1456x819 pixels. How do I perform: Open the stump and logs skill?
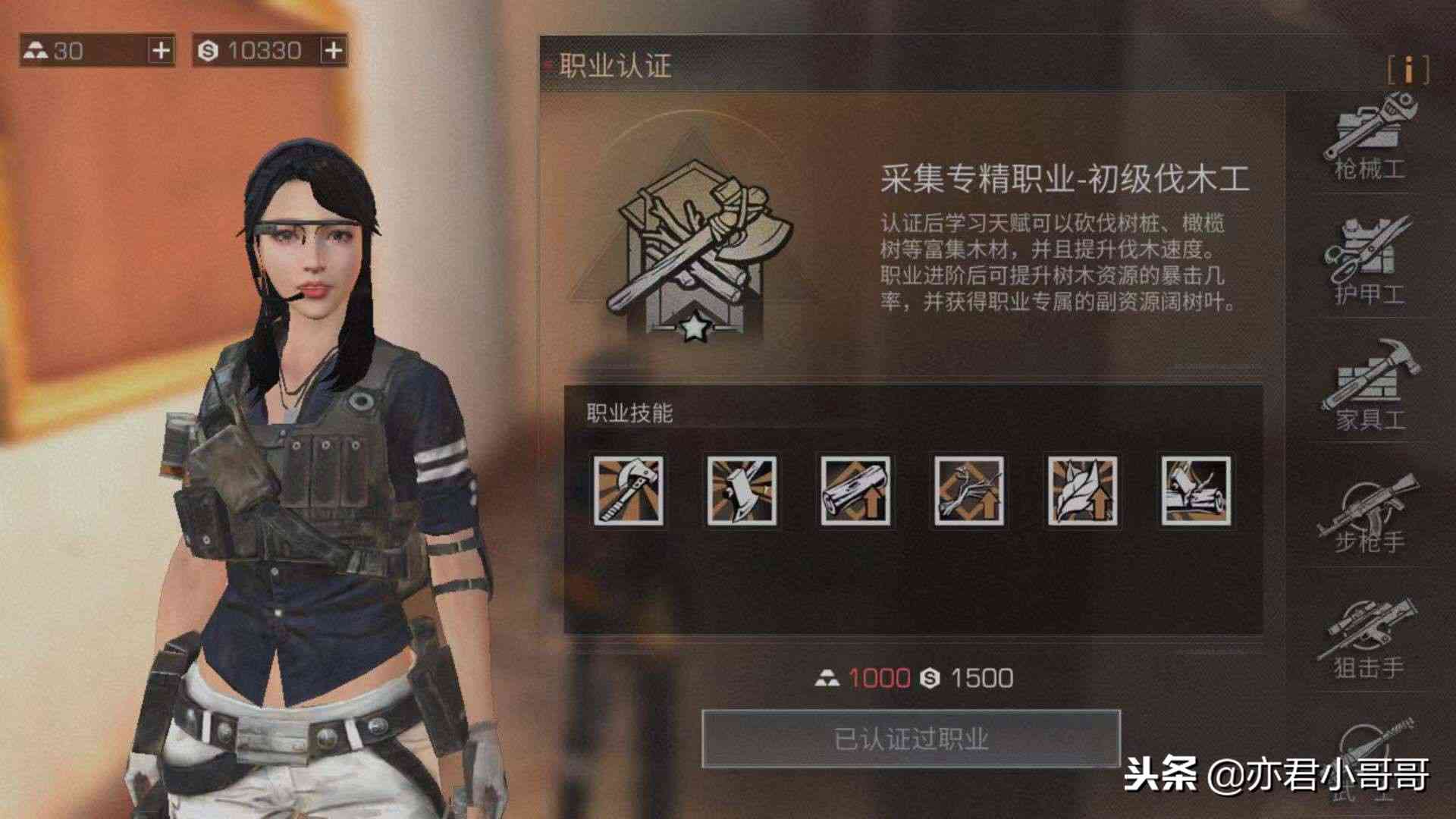[x=1196, y=491]
